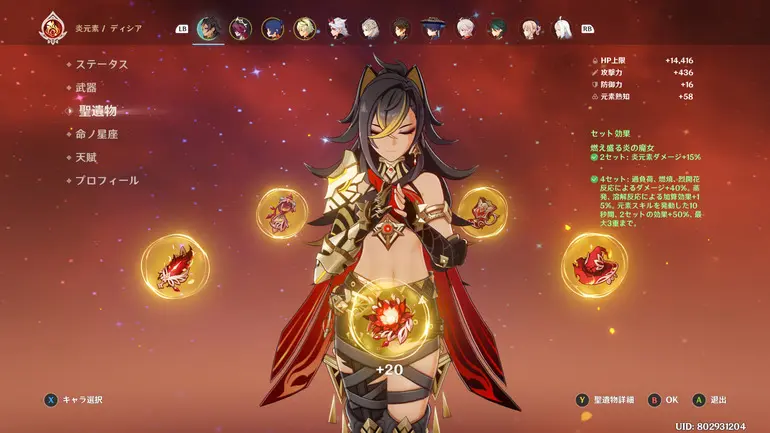The height and width of the screenshot is (433, 770).
Task: Select the red witch hat artifact slot
Action: coord(594,265)
